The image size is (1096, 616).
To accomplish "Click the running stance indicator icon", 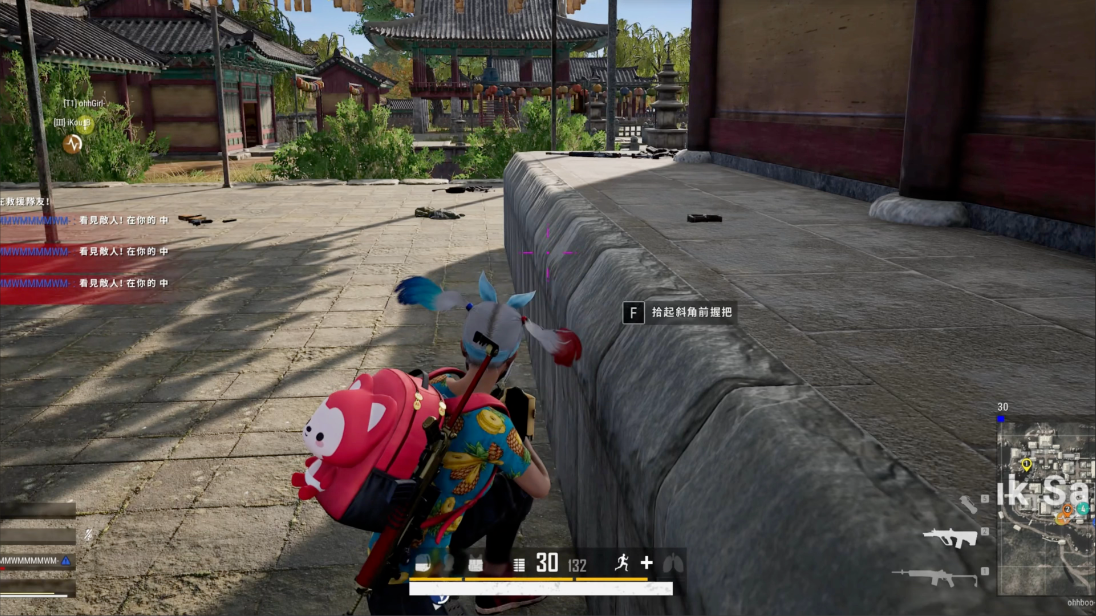I will point(622,562).
